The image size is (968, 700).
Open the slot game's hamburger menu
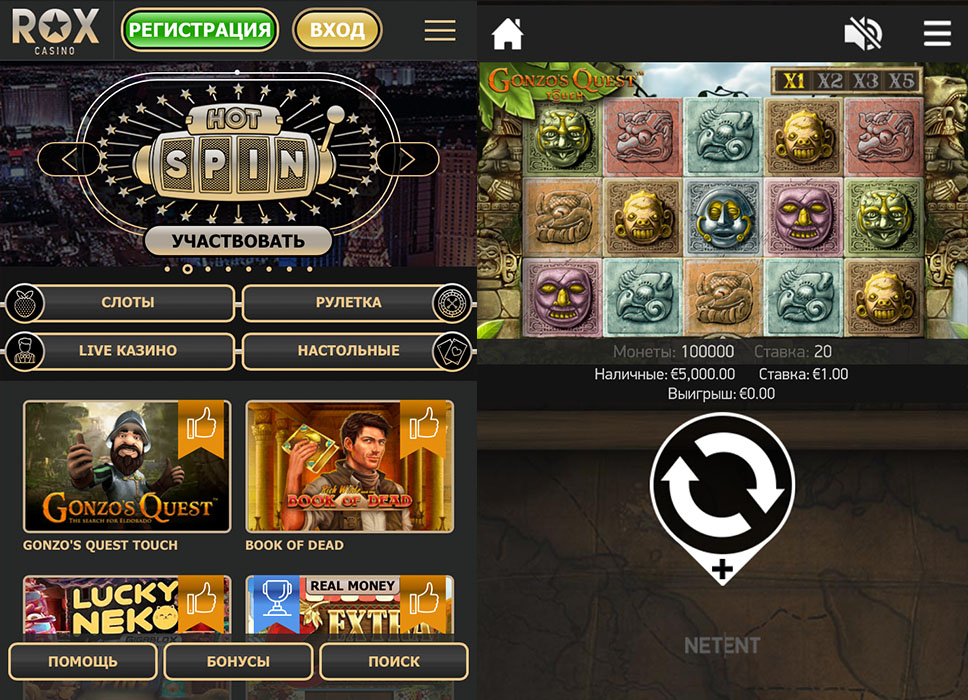tap(937, 33)
